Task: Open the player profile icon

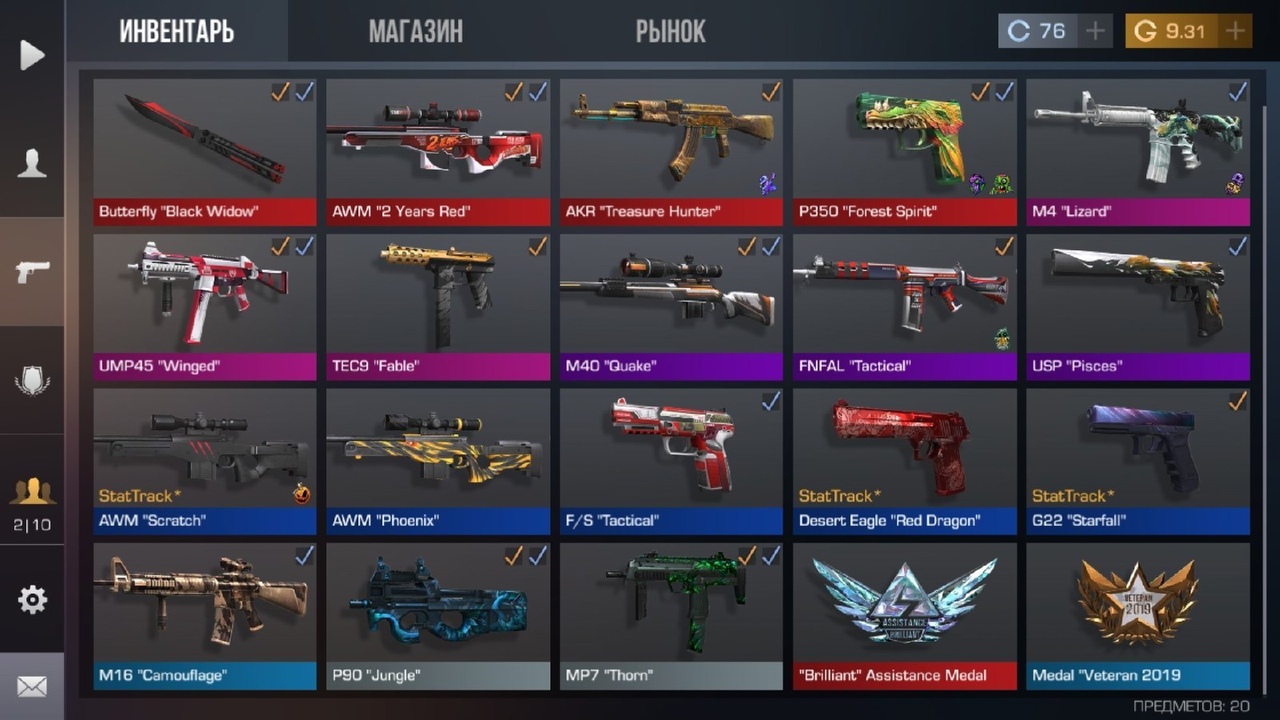Action: [x=32, y=163]
